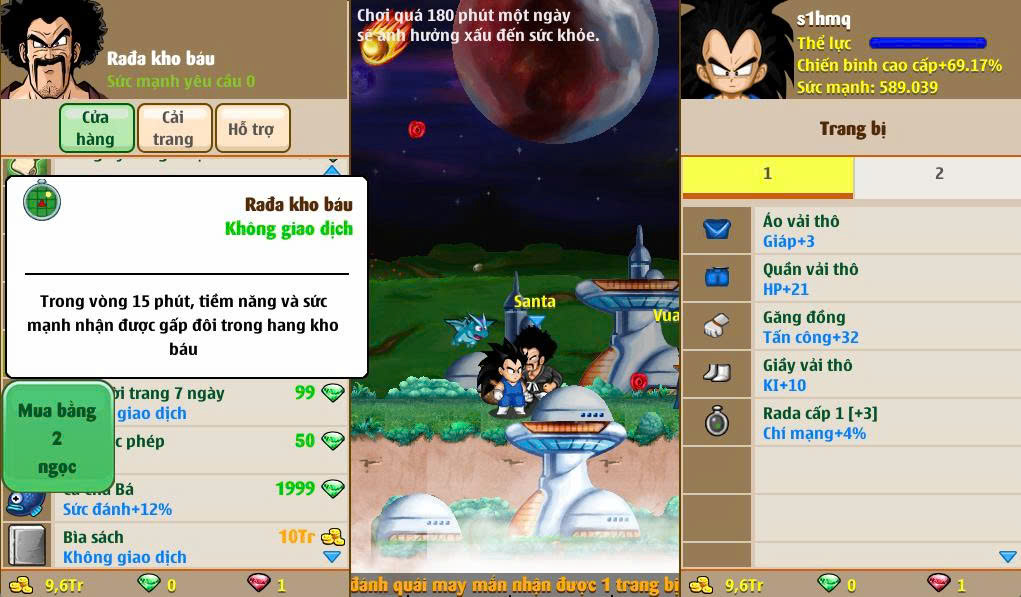Switch to equipment page 1
The width and height of the screenshot is (1021, 597).
pyautogui.click(x=767, y=174)
